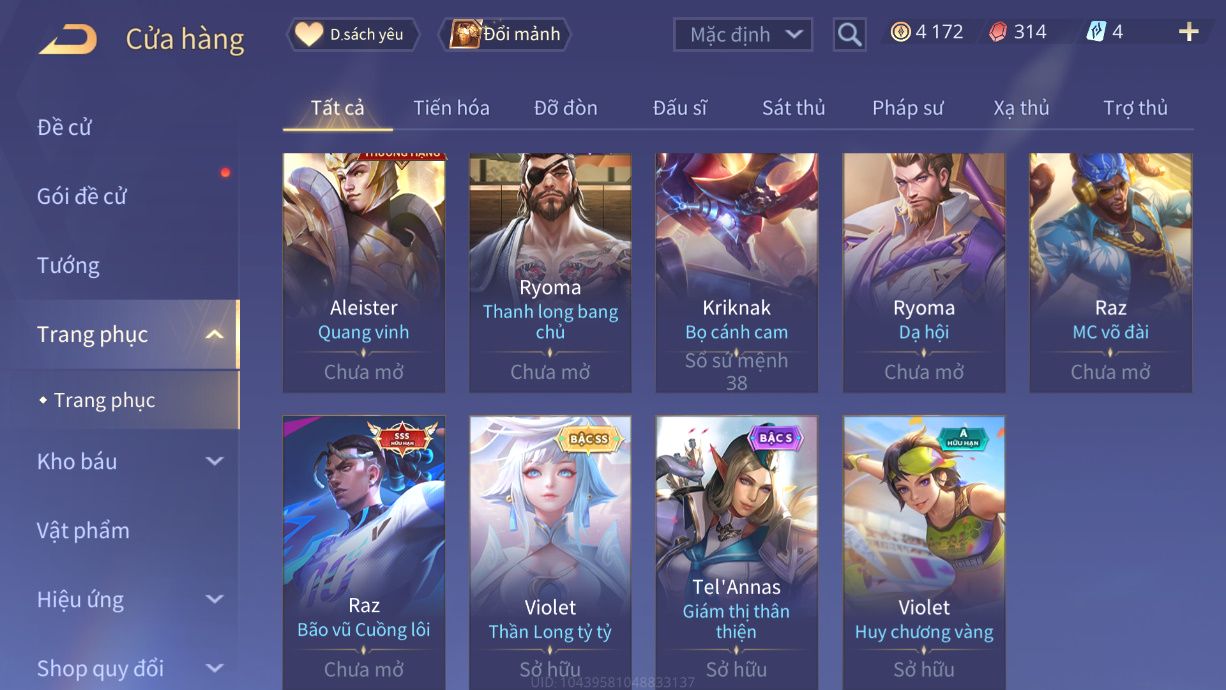Open the Pháp sư tab
Viewport: 1226px width, 690px height.
[x=907, y=108]
